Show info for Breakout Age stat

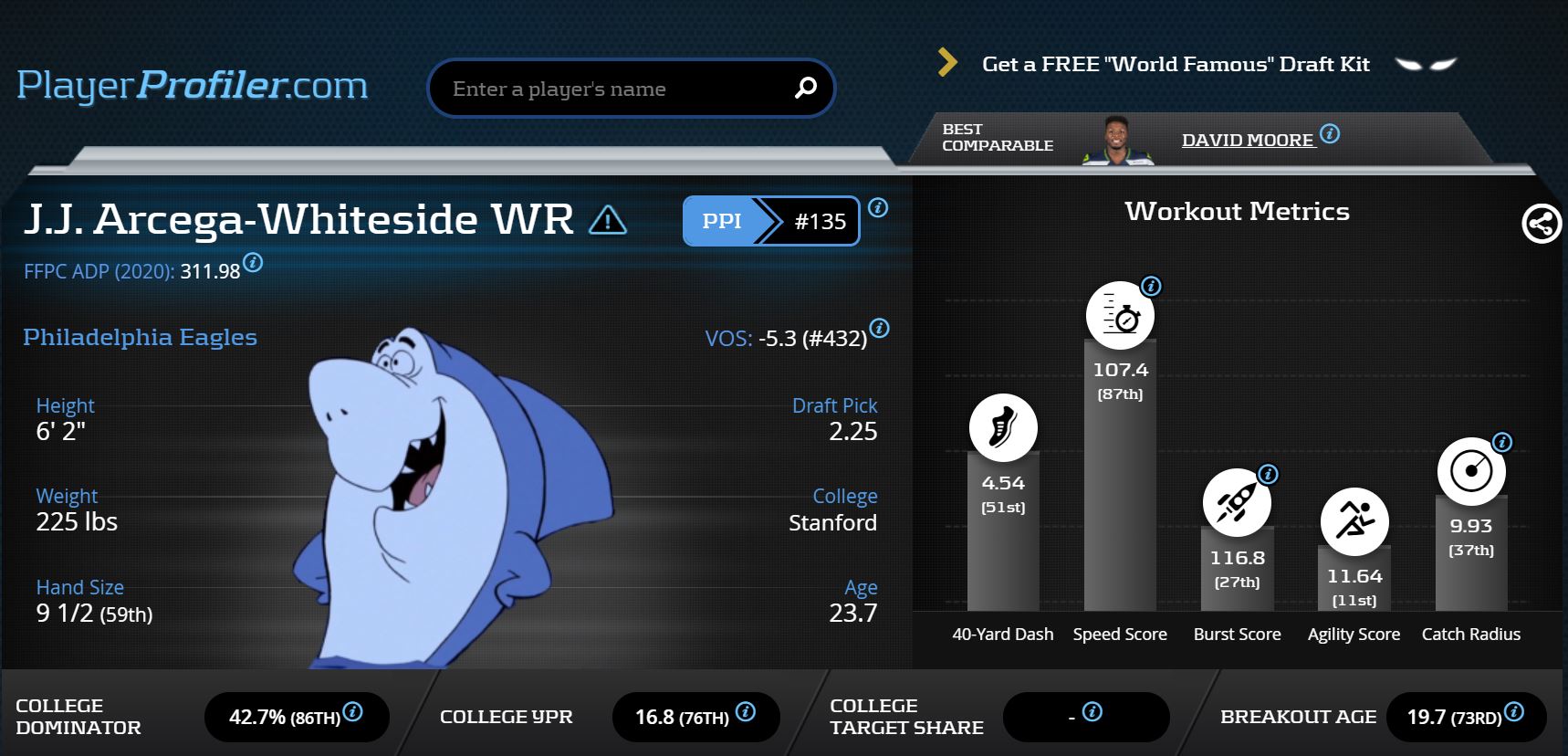point(1514,711)
